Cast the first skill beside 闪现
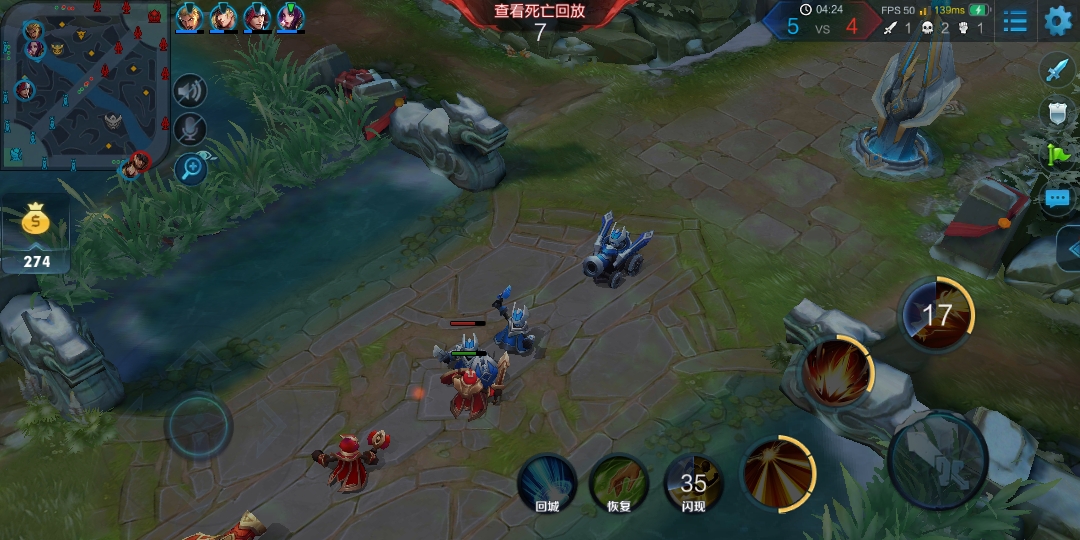 click(779, 472)
